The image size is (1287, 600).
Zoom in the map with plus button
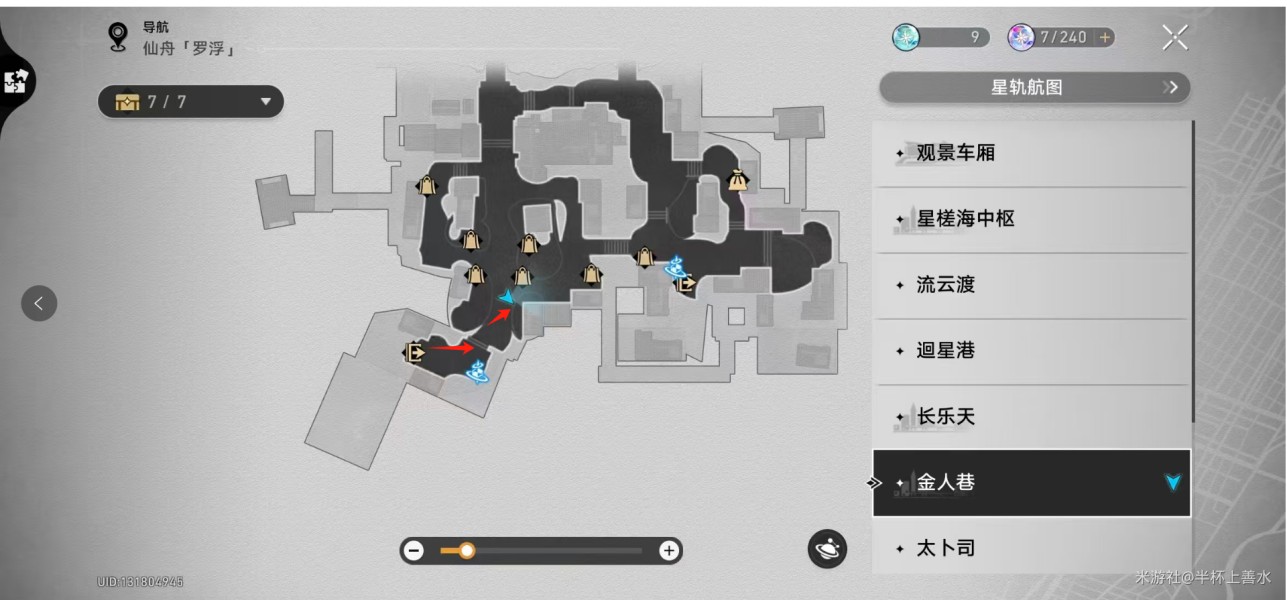pyautogui.click(x=669, y=550)
